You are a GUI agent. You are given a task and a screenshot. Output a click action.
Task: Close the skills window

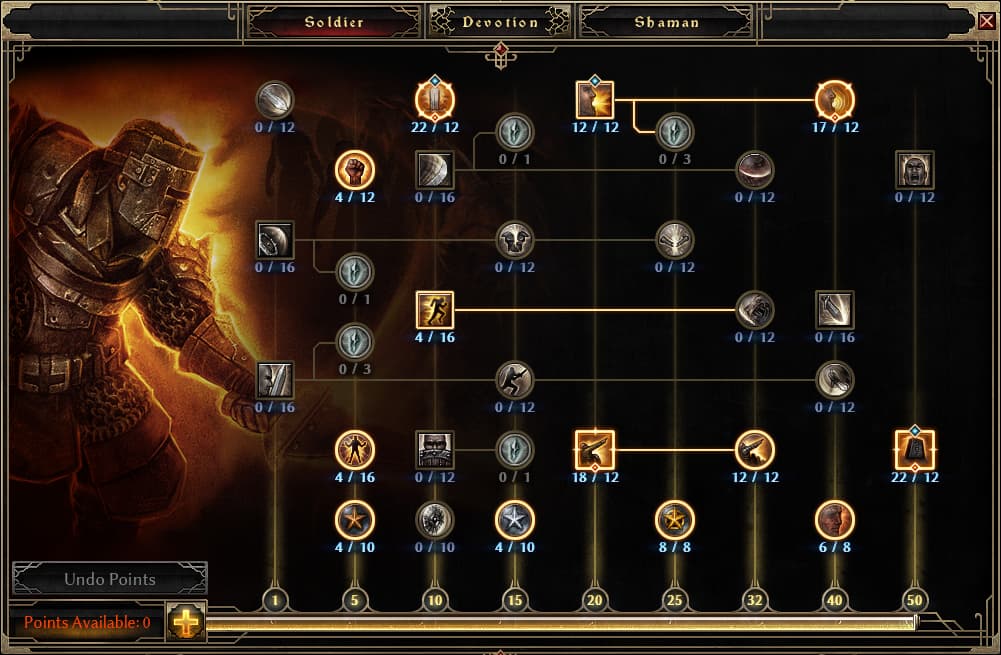point(986,20)
